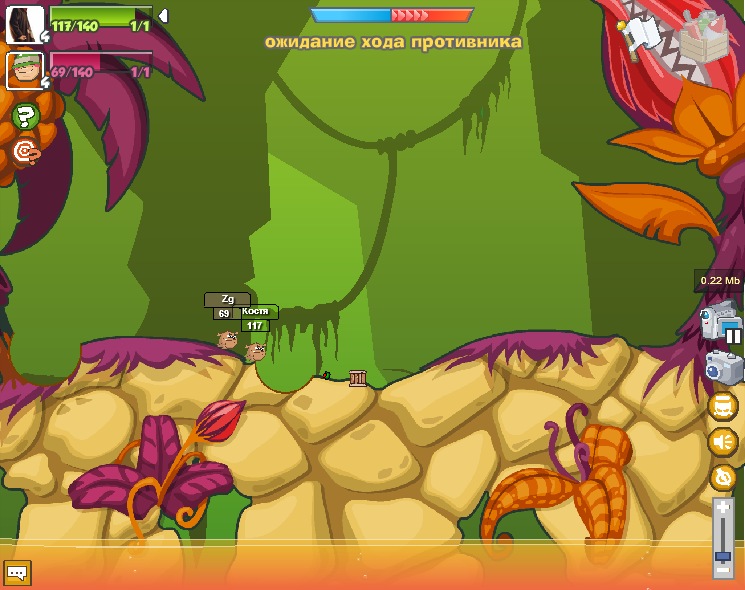
Task: Collapse the player panel with the white arrow
Action: tap(163, 15)
